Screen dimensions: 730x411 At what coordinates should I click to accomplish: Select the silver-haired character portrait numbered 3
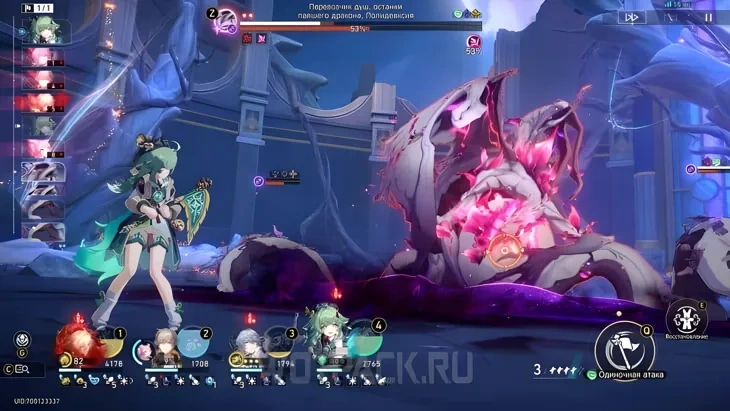tap(252, 347)
